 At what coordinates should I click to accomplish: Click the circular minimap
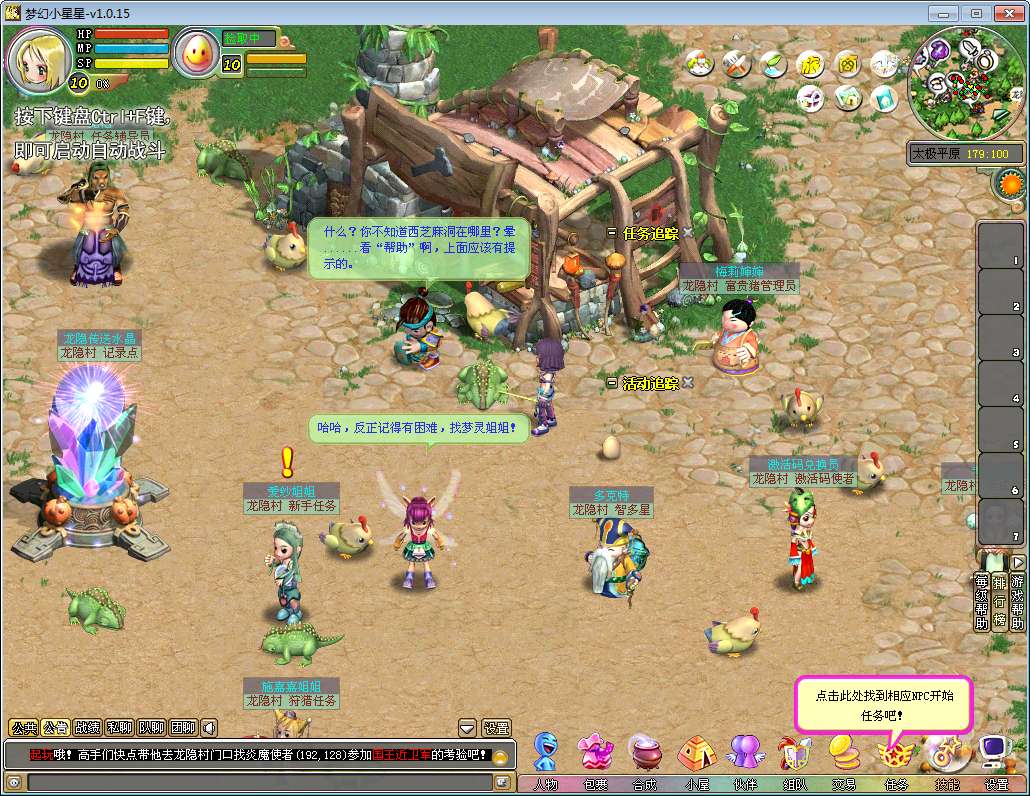click(x=965, y=83)
